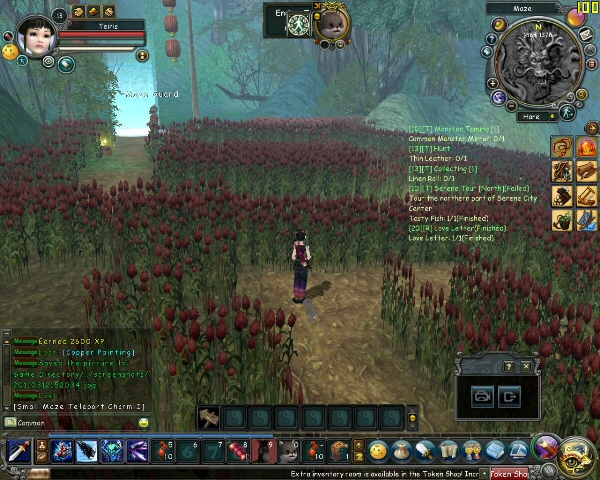
Task: Use the sword skill in first hotbar slot
Action: [18, 451]
